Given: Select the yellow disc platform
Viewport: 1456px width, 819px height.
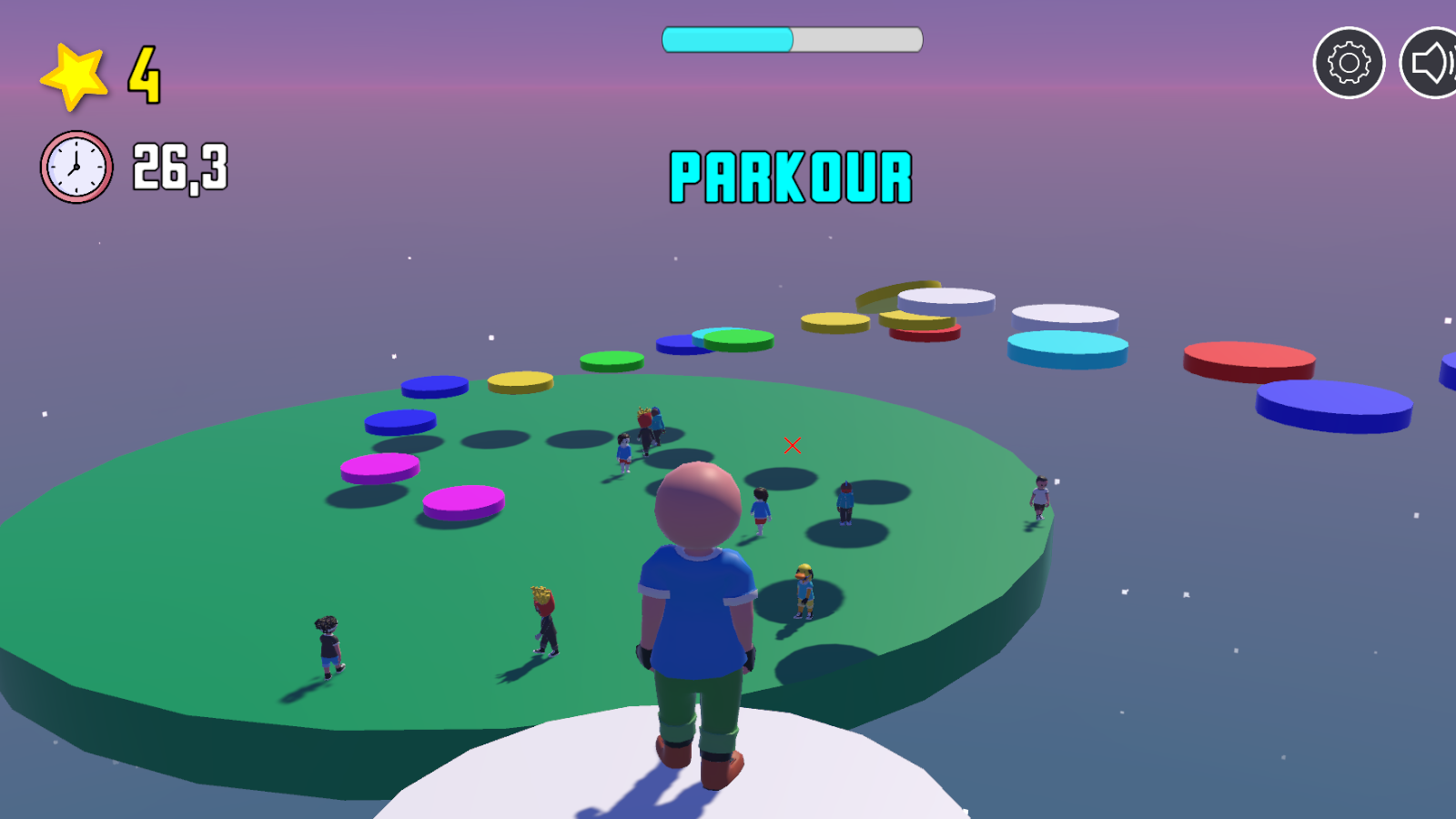Looking at the screenshot, I should (x=521, y=382).
